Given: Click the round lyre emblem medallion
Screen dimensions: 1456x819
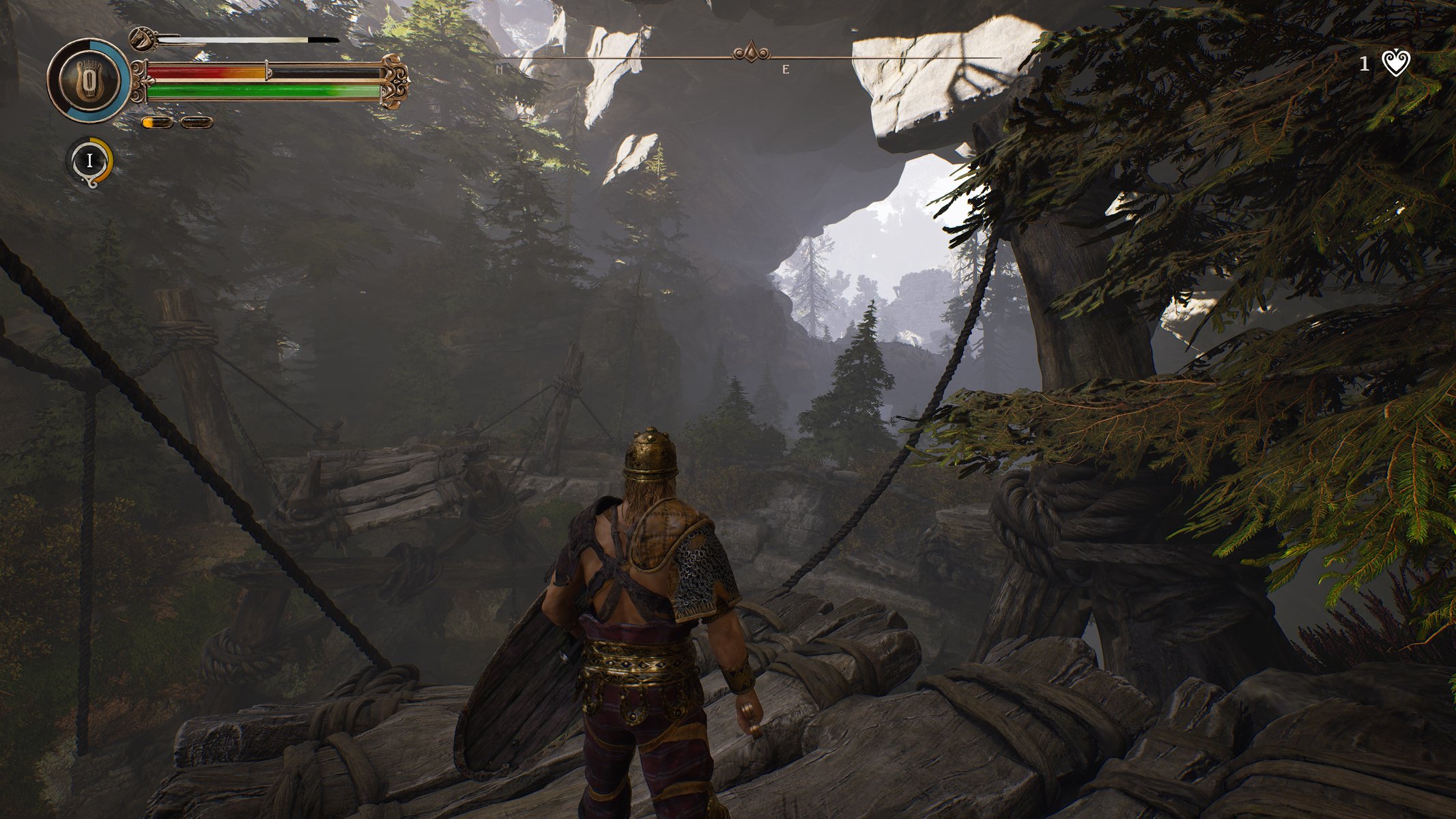Looking at the screenshot, I should pos(88,81).
